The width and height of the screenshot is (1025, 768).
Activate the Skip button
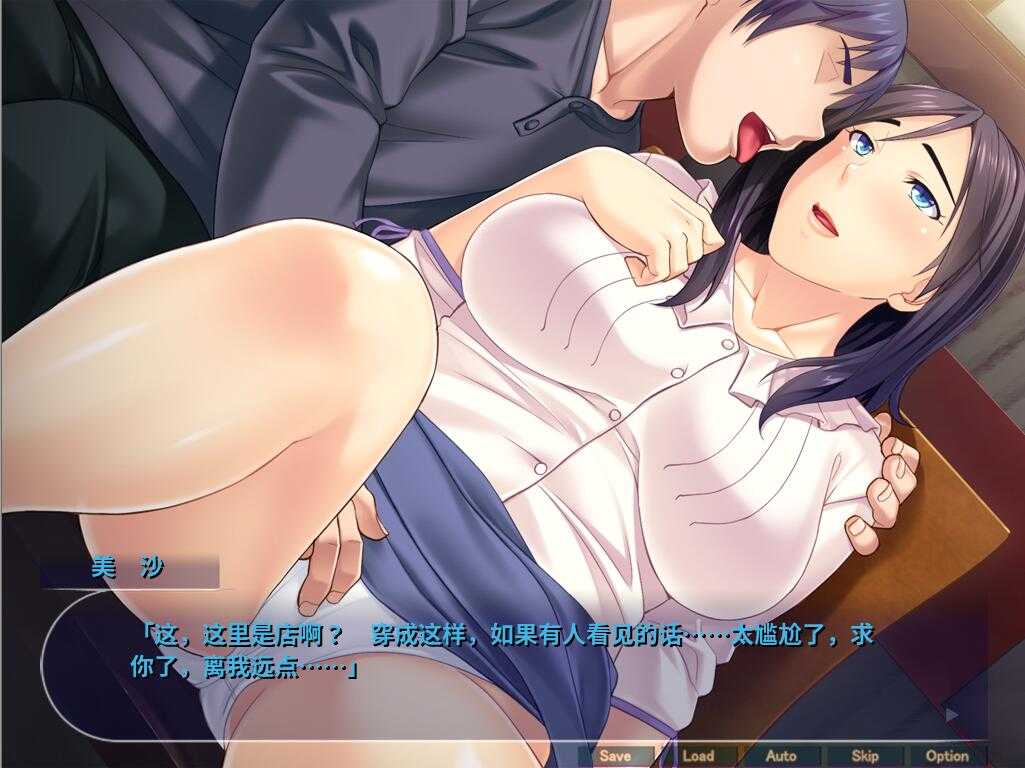[x=864, y=756]
